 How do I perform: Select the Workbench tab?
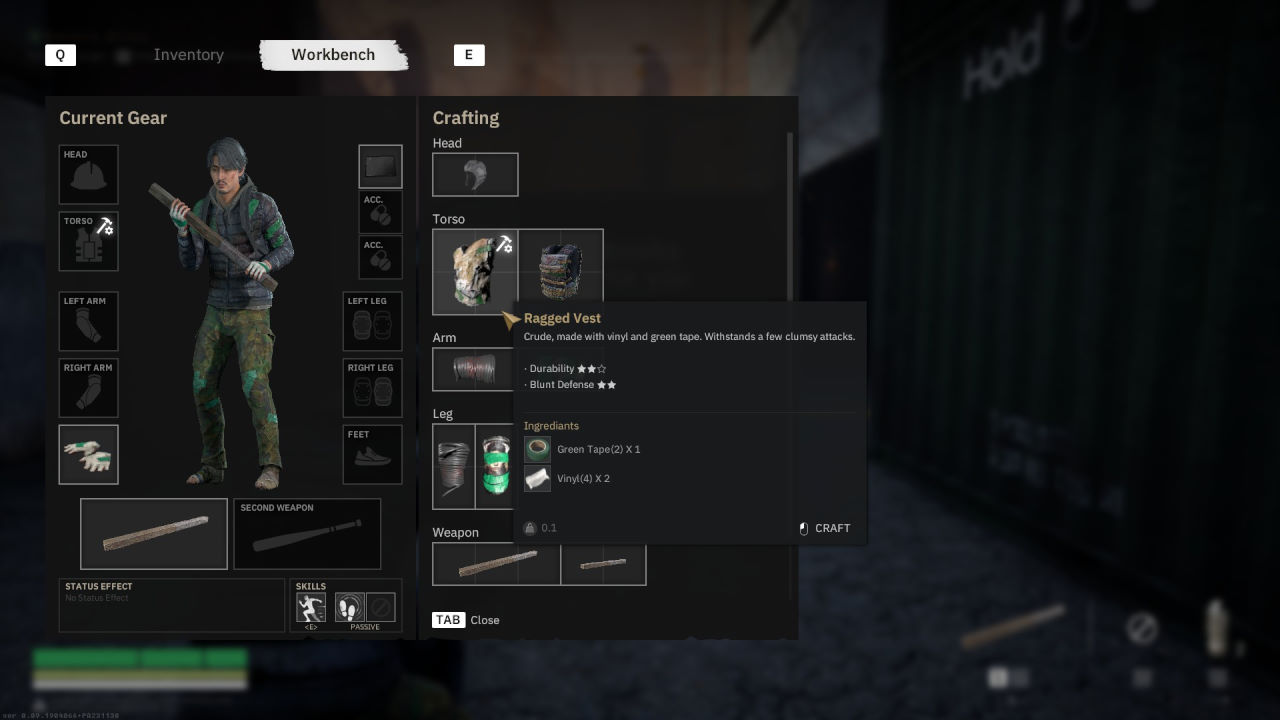point(333,55)
